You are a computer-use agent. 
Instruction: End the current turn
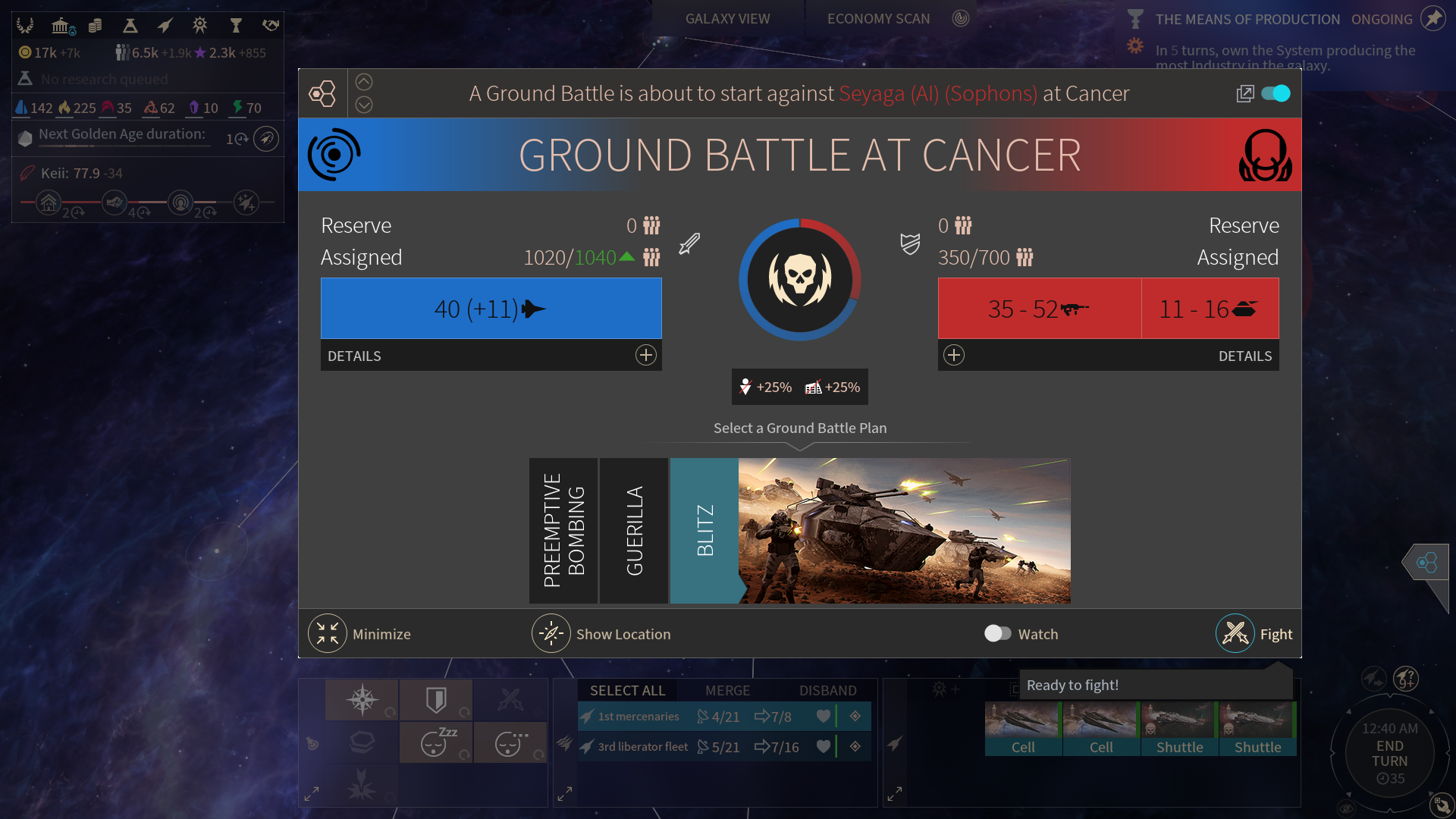pos(1389,754)
